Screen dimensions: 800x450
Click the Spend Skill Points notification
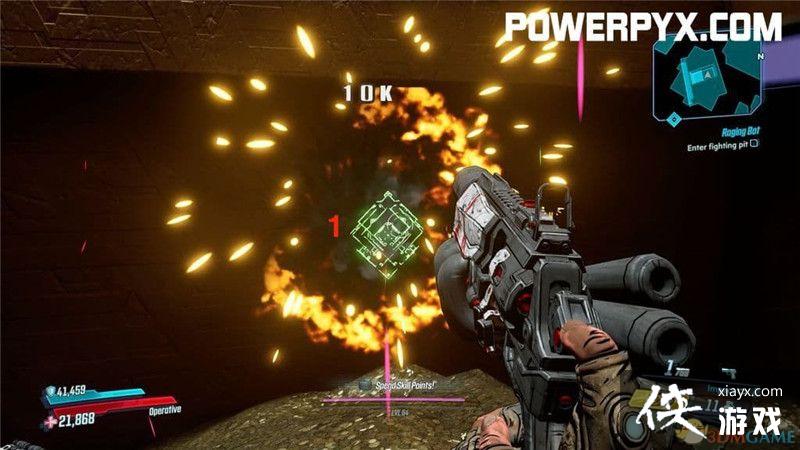(399, 384)
